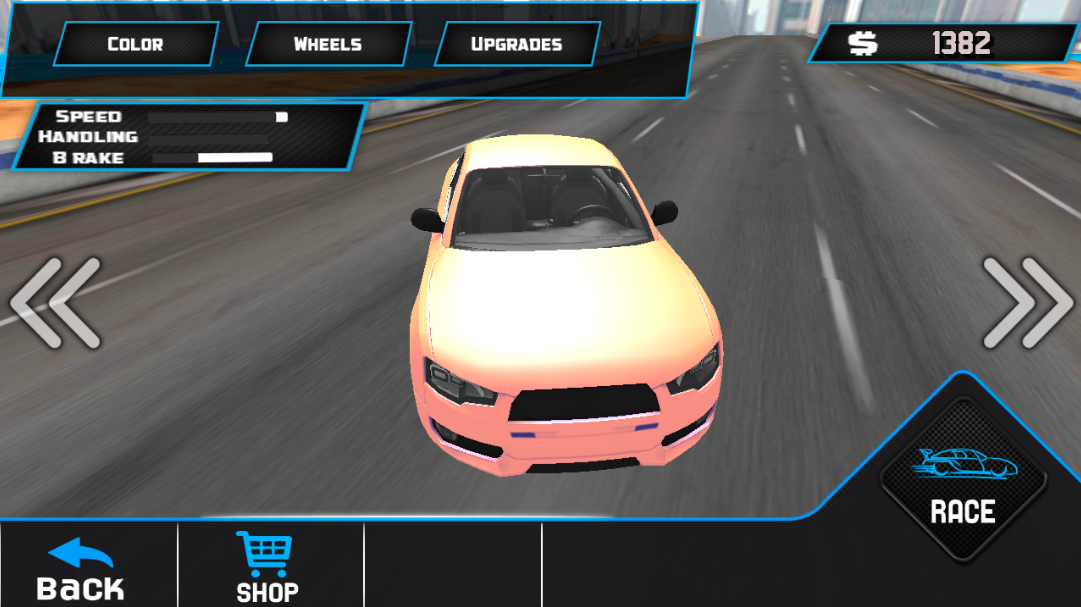Open the Shop with the cart icon
The width and height of the screenshot is (1081, 607).
click(267, 567)
